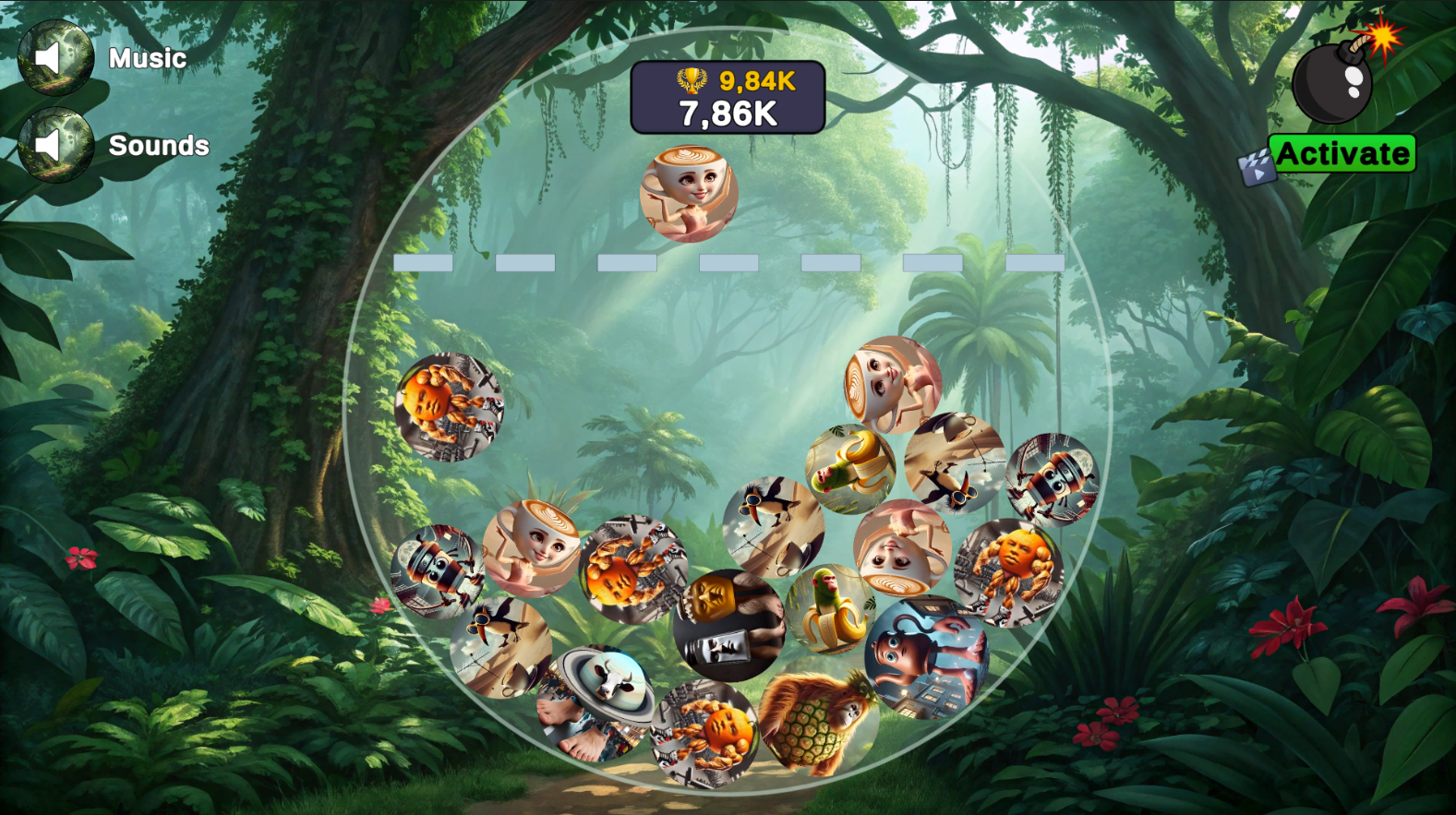Click the Music label text

[x=146, y=57]
